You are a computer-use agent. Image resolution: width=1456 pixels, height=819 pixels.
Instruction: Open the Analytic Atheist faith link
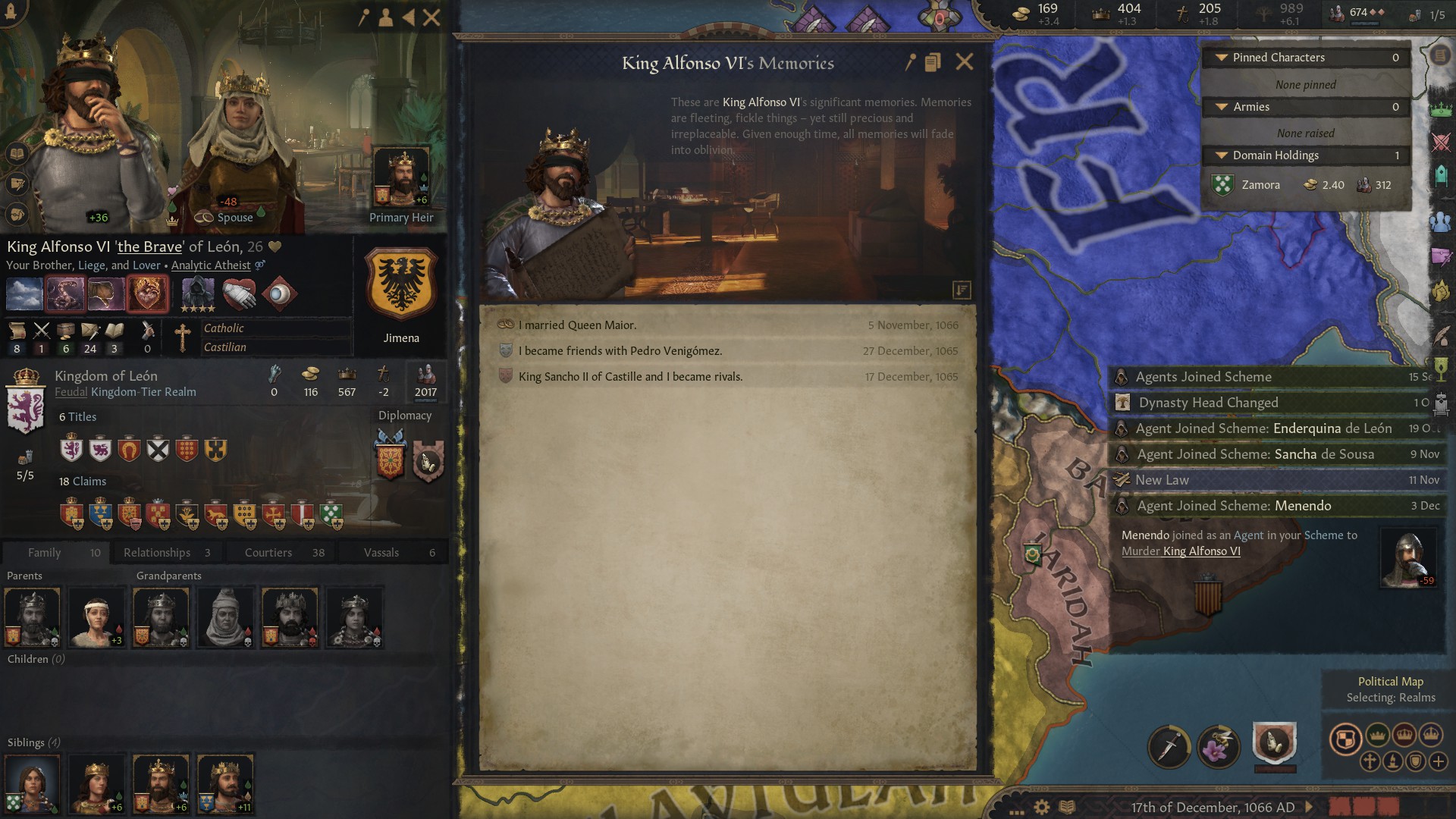pos(211,265)
